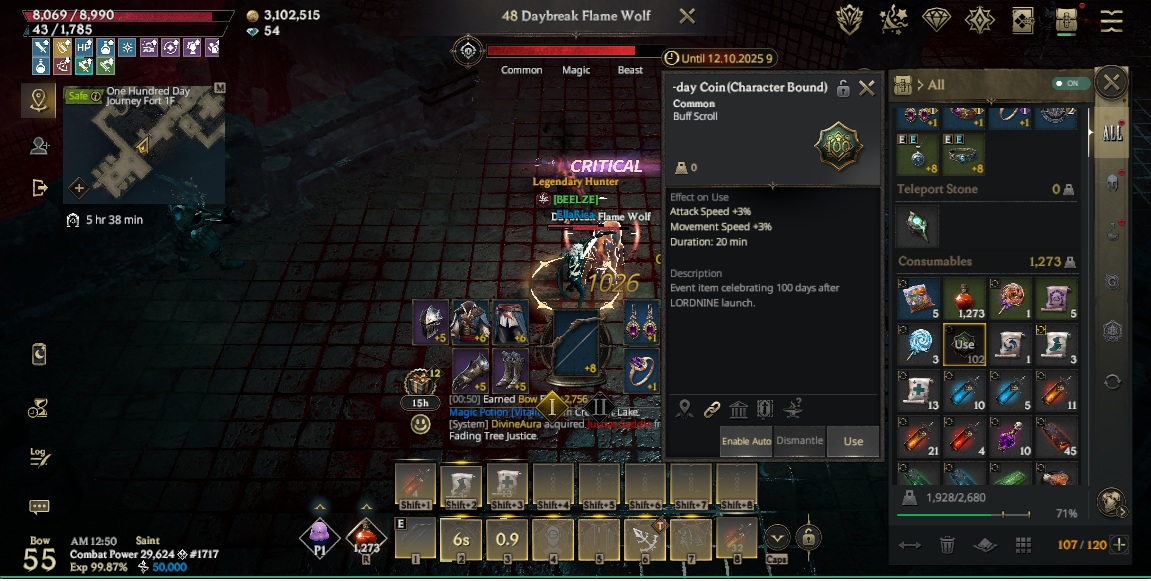Dismantle the selected coin item

pyautogui.click(x=799, y=441)
